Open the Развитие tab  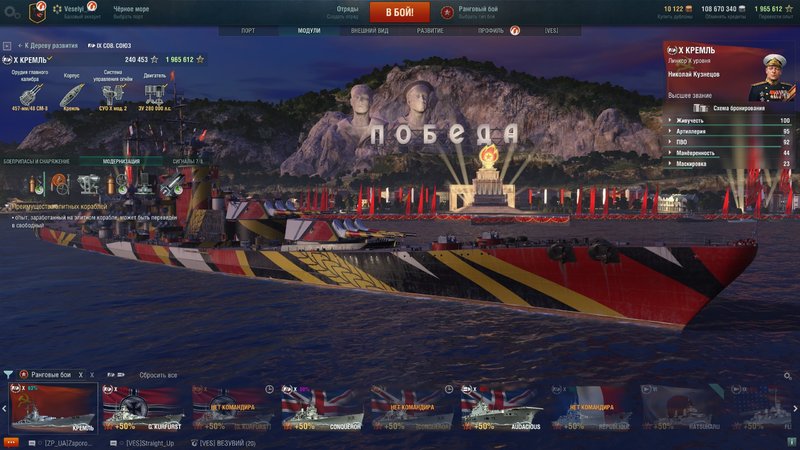(431, 31)
